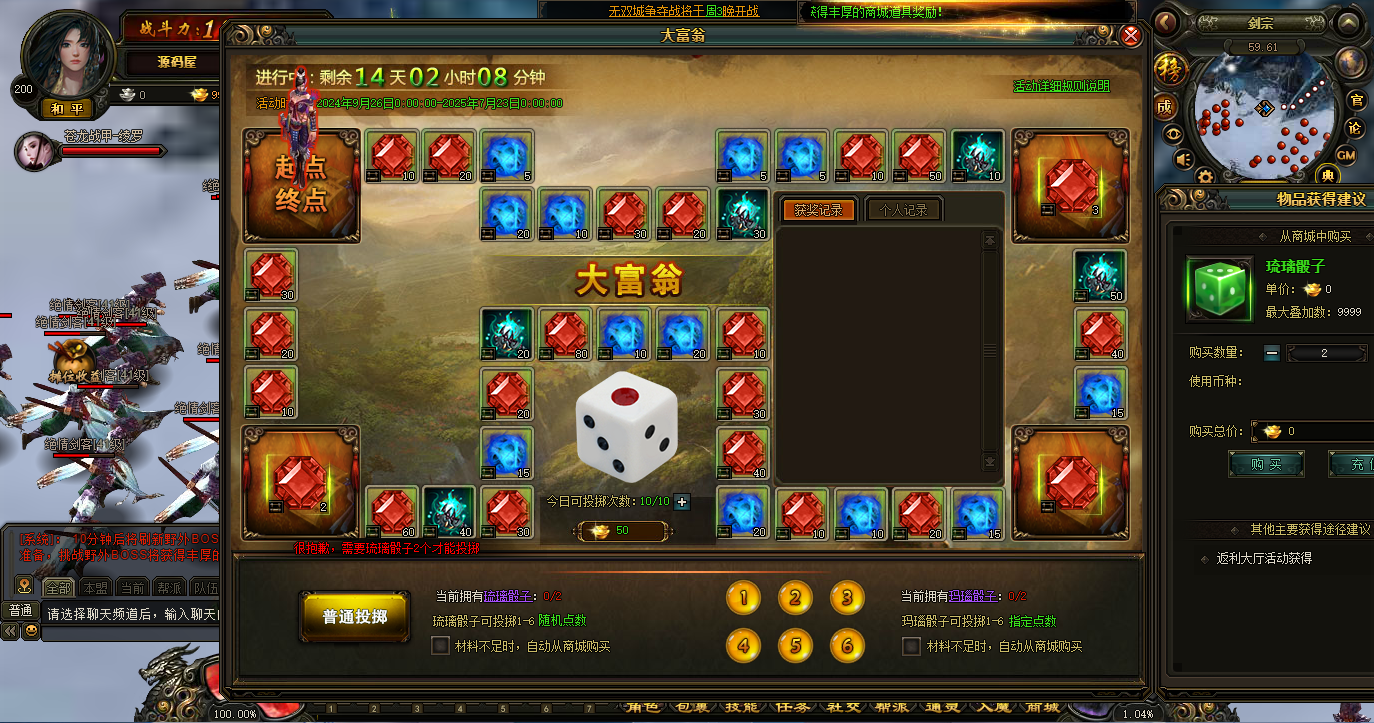Enable auto-buy checkbox under 玛瑙骰子
This screenshot has height=723, width=1374.
pos(911,646)
